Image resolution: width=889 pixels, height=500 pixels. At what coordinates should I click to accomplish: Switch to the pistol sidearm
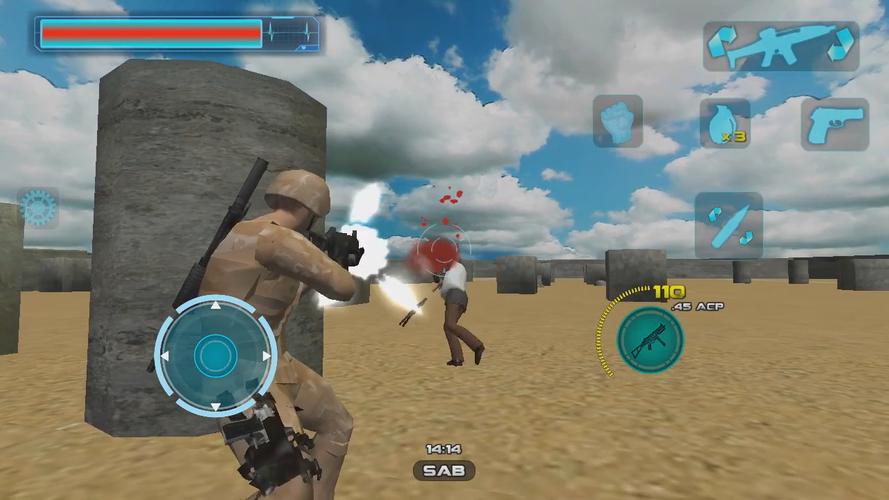[x=833, y=123]
